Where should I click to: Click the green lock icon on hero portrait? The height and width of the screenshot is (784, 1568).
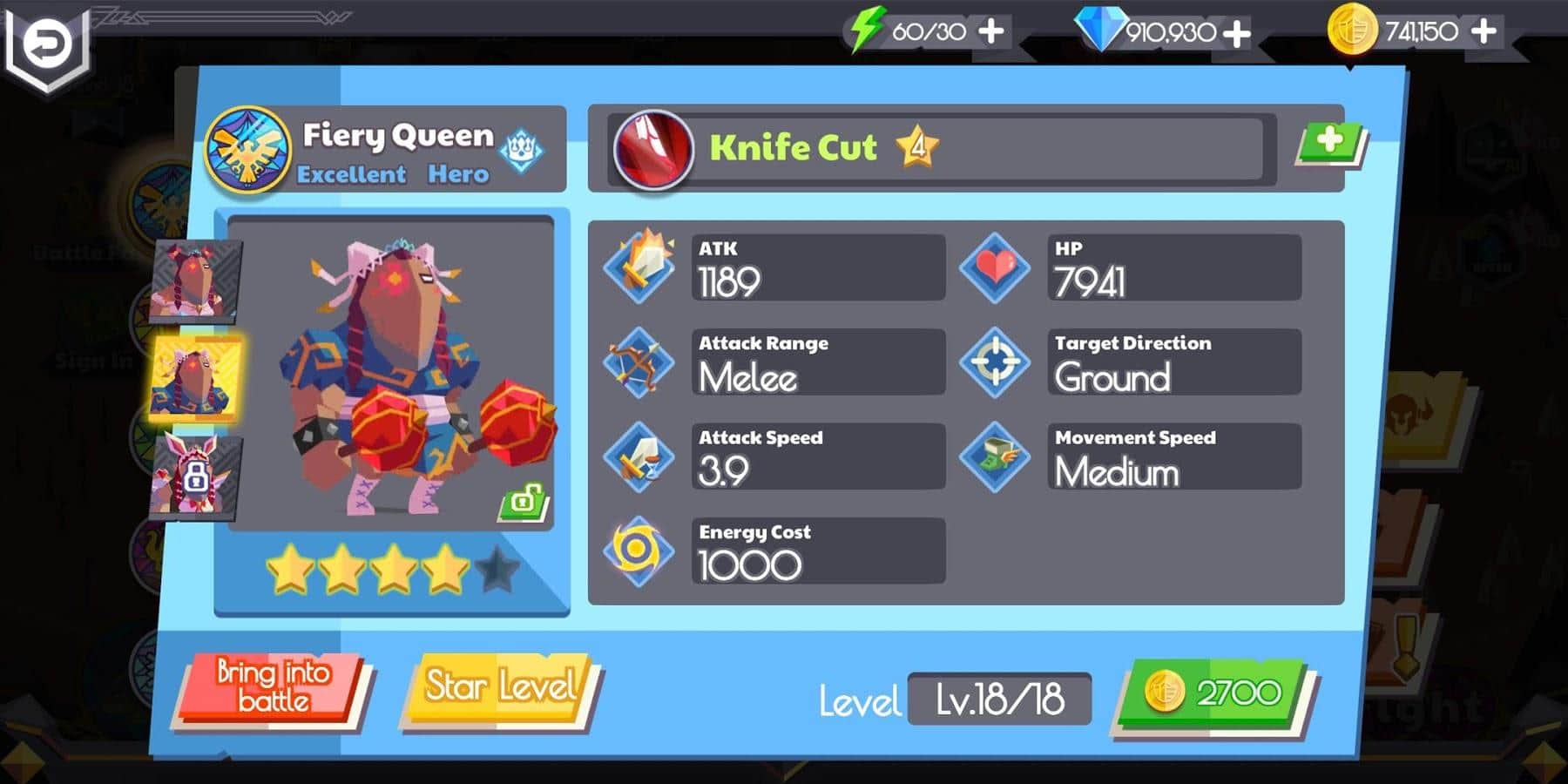tap(522, 502)
